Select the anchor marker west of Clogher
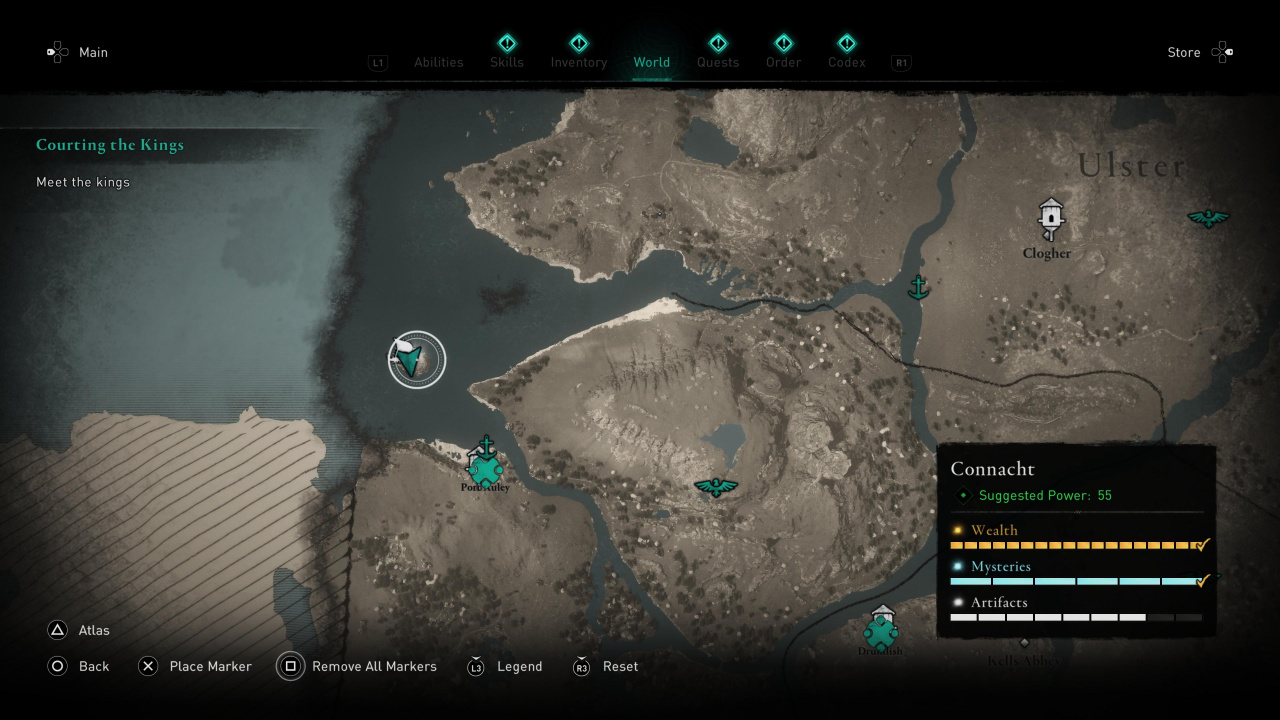 click(x=918, y=287)
